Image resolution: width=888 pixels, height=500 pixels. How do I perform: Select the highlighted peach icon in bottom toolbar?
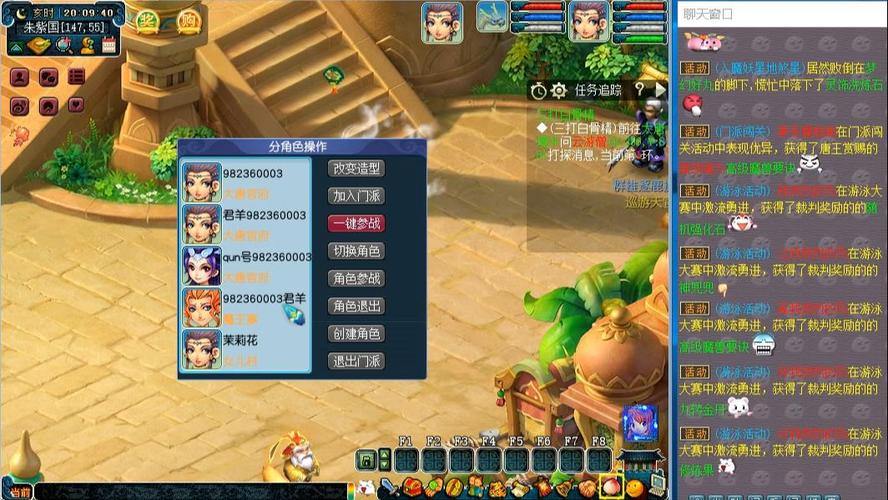pos(609,487)
